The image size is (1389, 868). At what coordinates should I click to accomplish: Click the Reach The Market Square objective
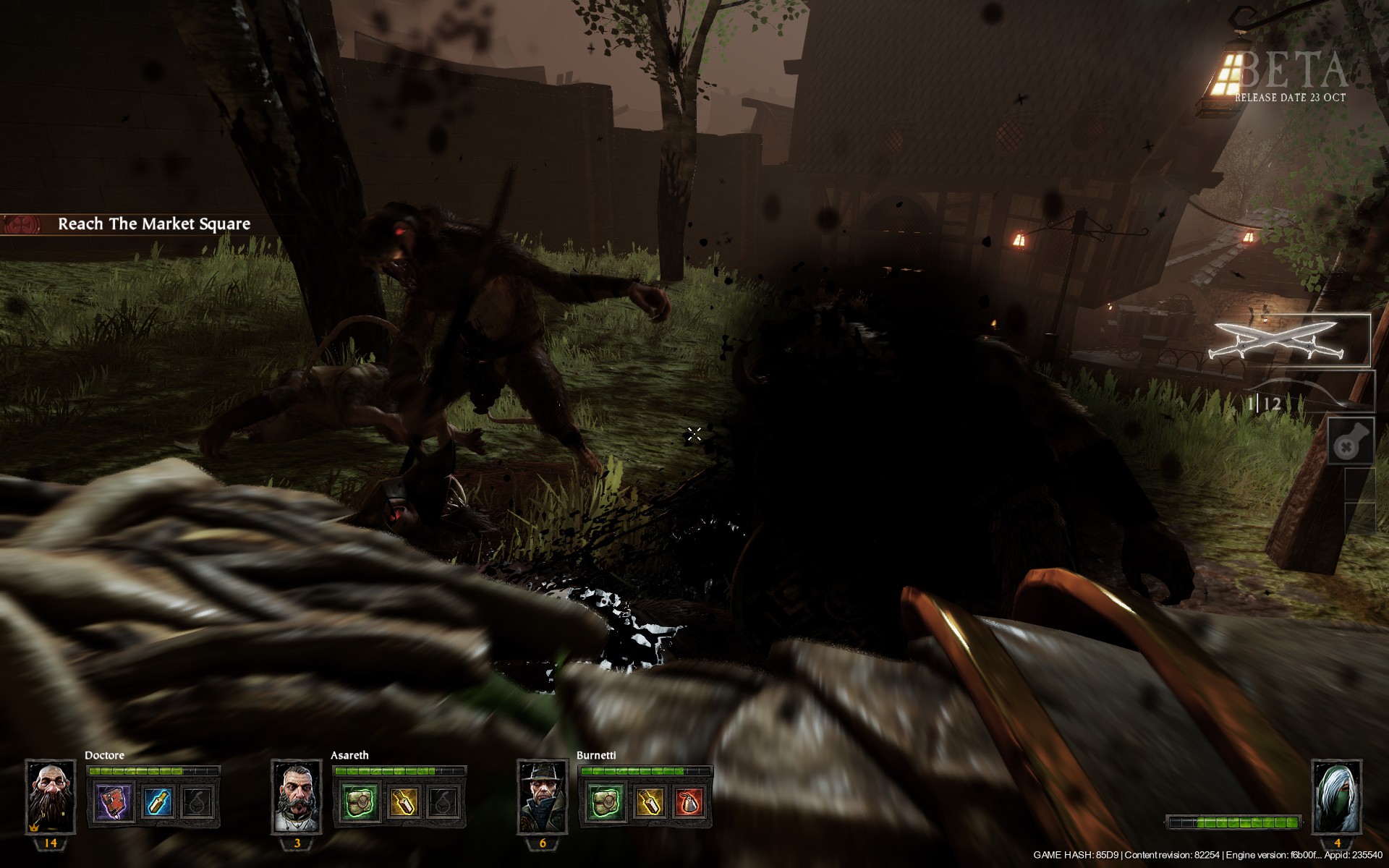point(153,224)
